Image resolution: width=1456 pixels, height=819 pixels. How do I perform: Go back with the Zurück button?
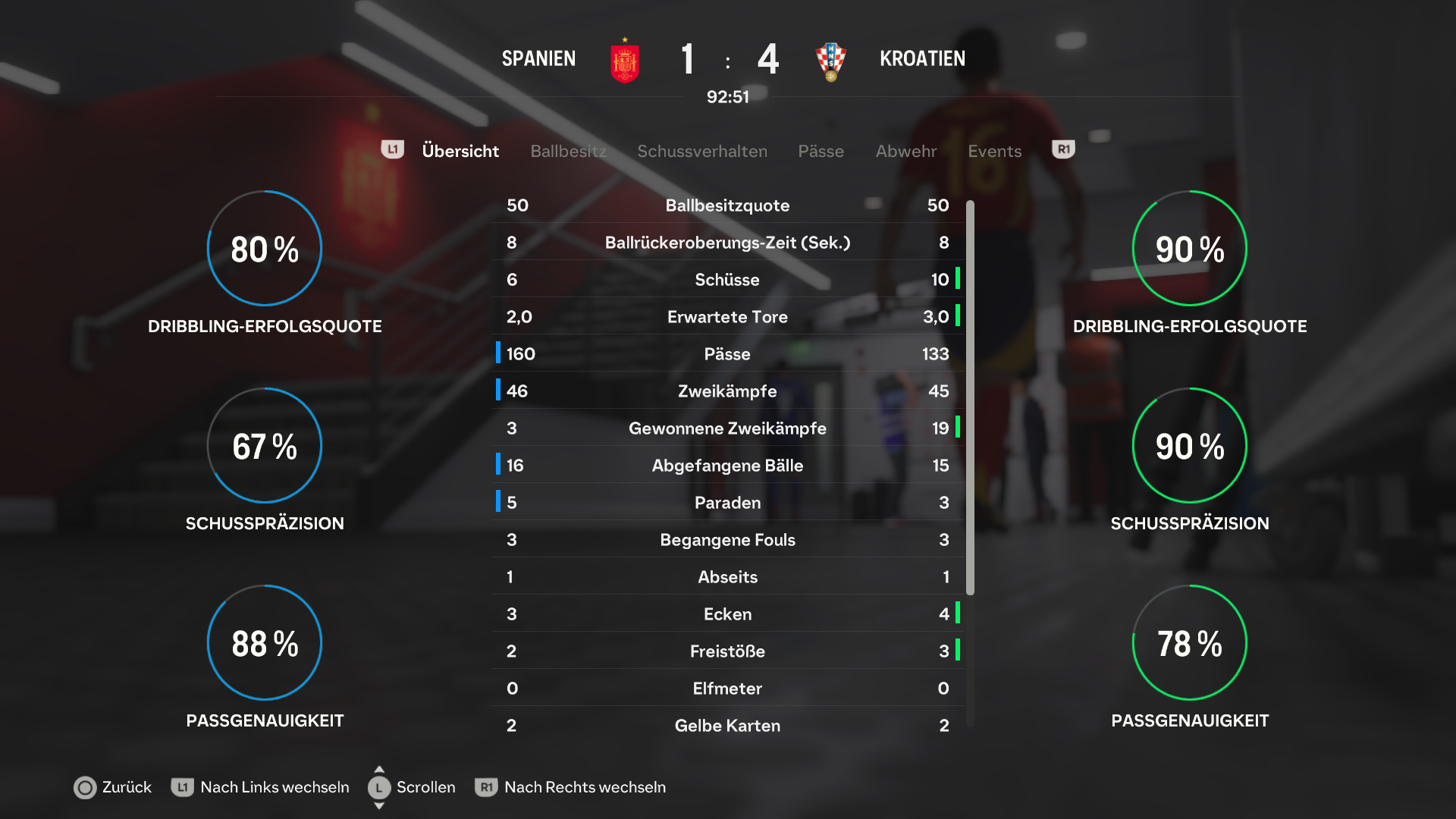[x=112, y=787]
